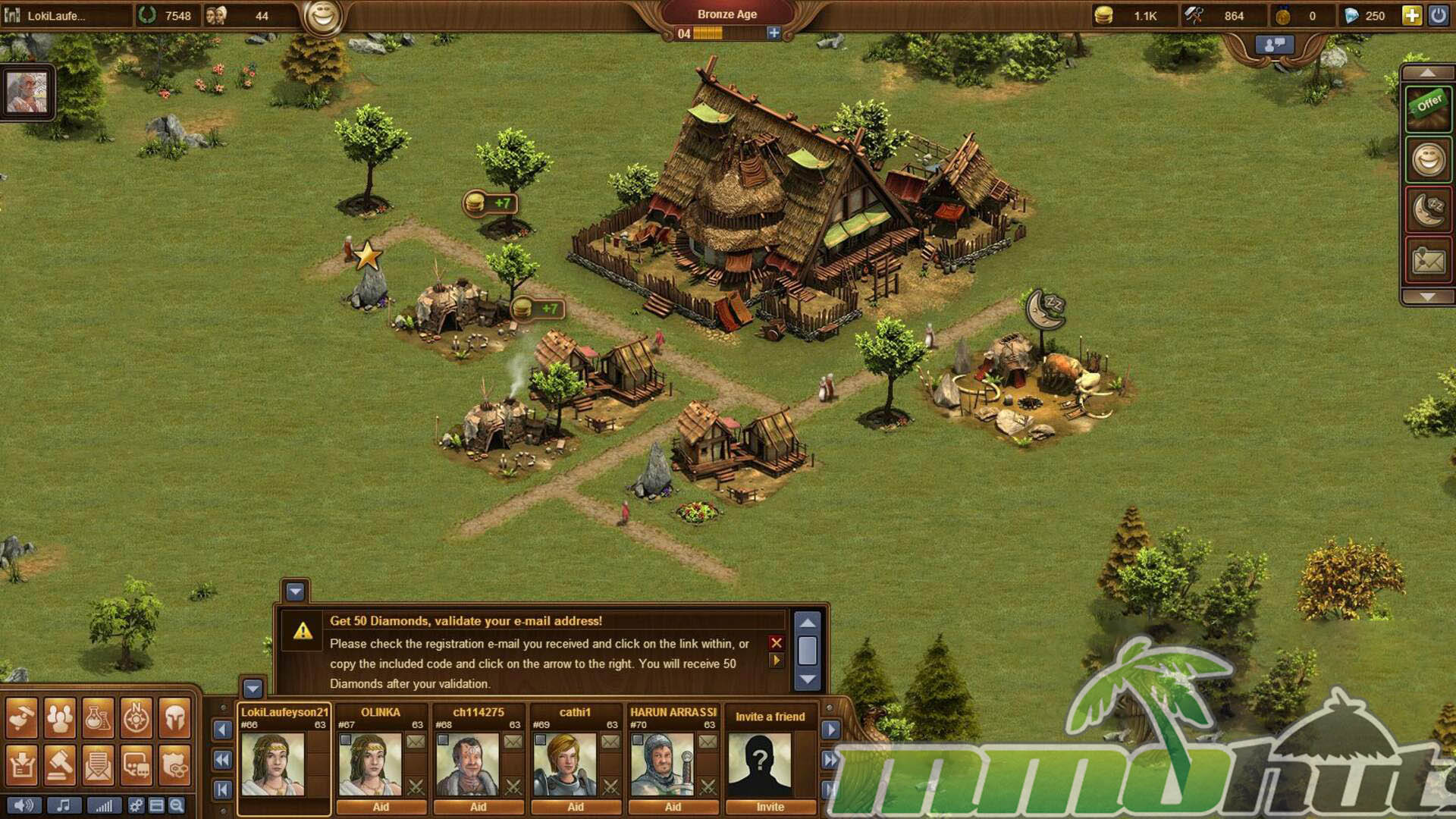Click the magnifier zoom-out button
The width and height of the screenshot is (1456, 819).
[x=177, y=805]
